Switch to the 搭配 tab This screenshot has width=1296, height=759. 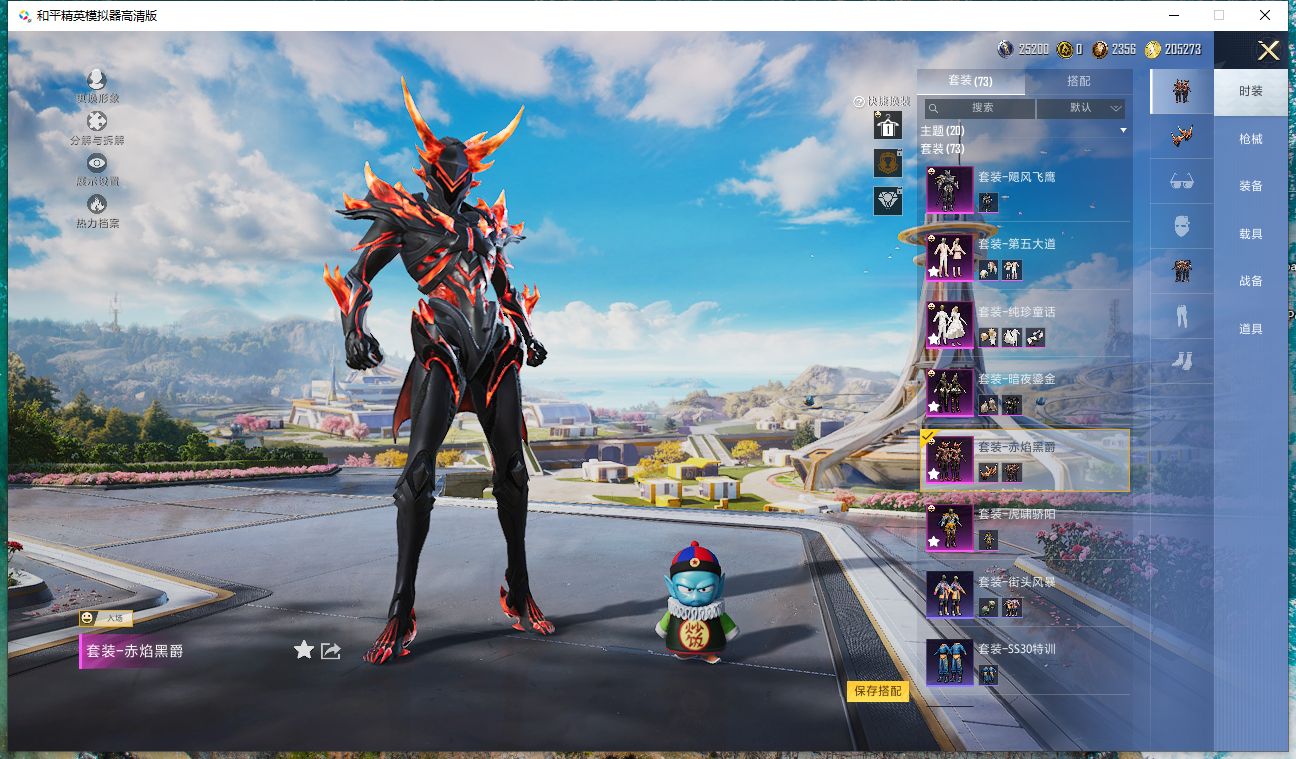(x=1079, y=81)
